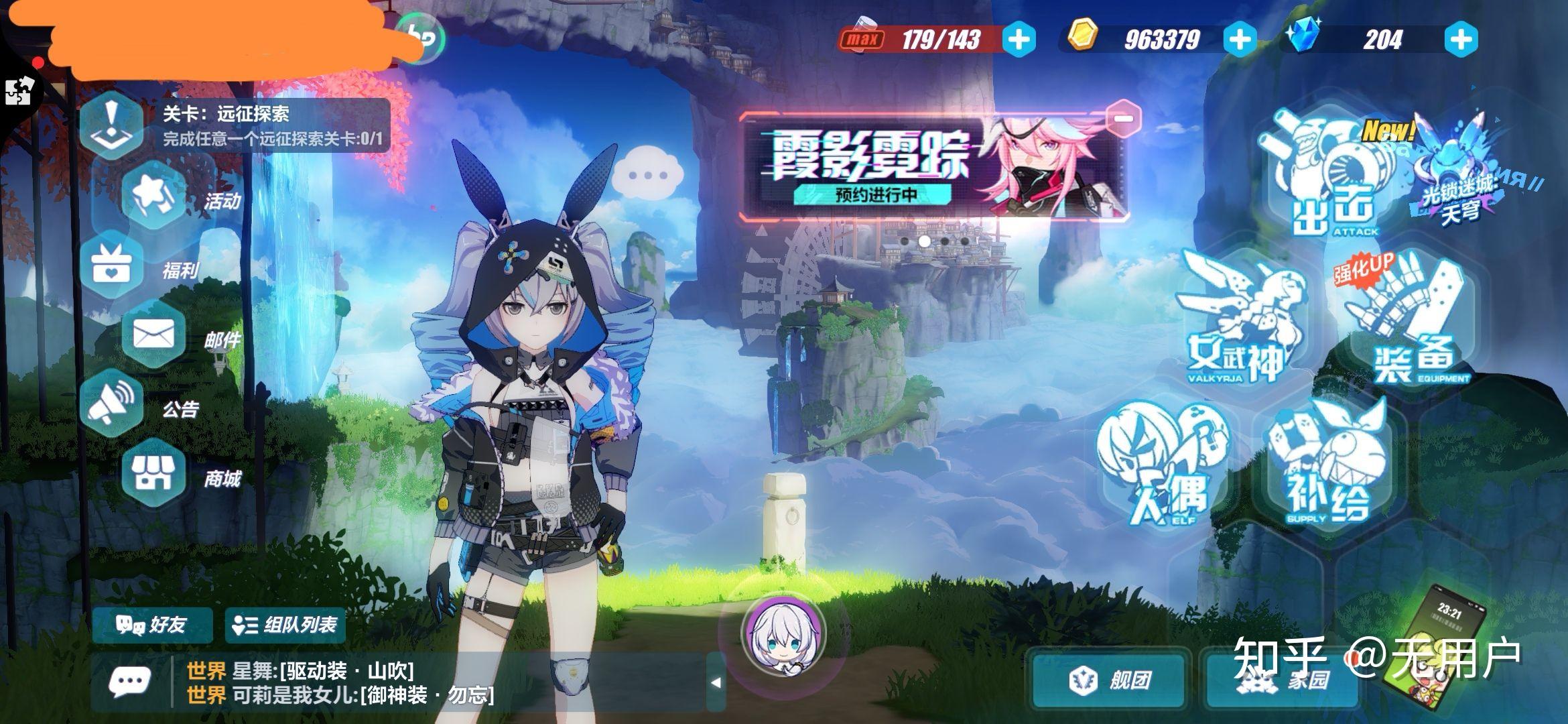The image size is (1568, 724).
Task: Add stamina with the plus button
Action: (1019, 40)
